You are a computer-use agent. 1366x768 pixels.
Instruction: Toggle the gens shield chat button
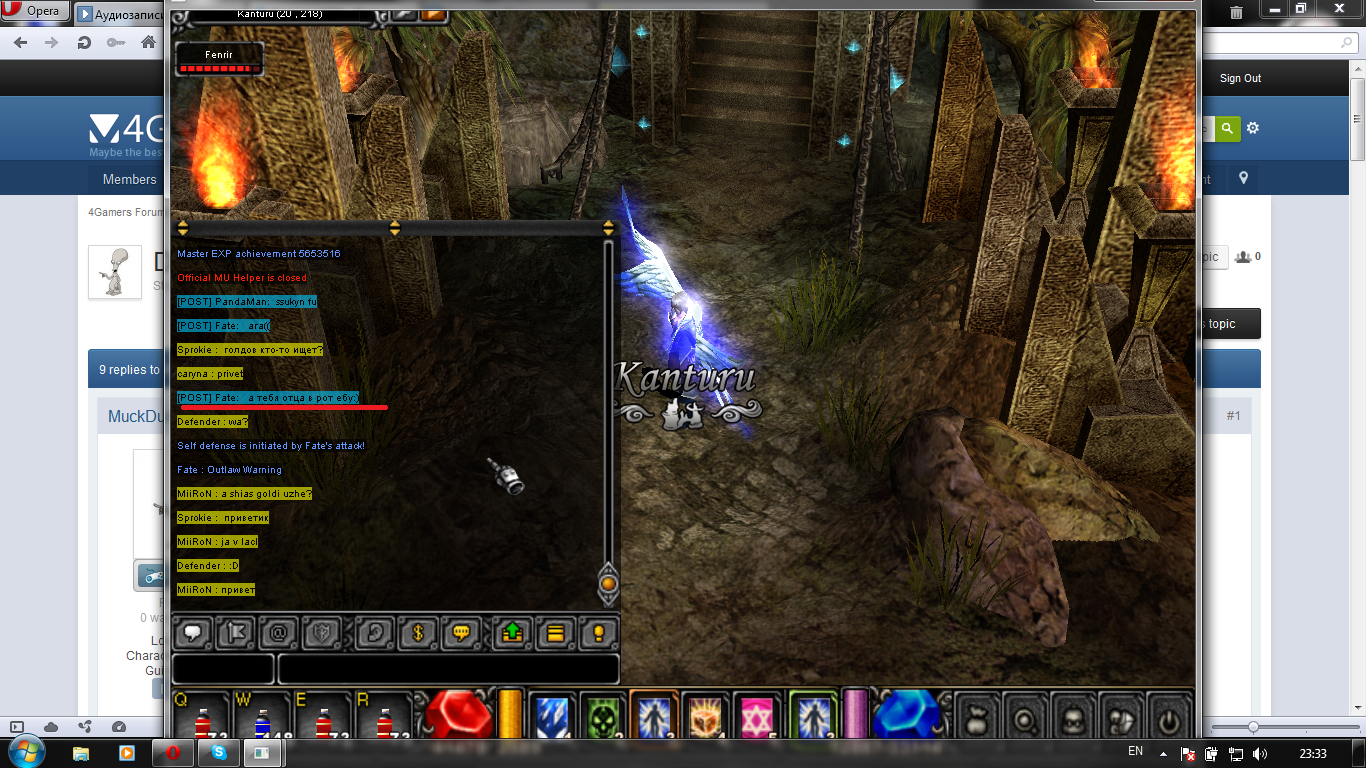(323, 633)
